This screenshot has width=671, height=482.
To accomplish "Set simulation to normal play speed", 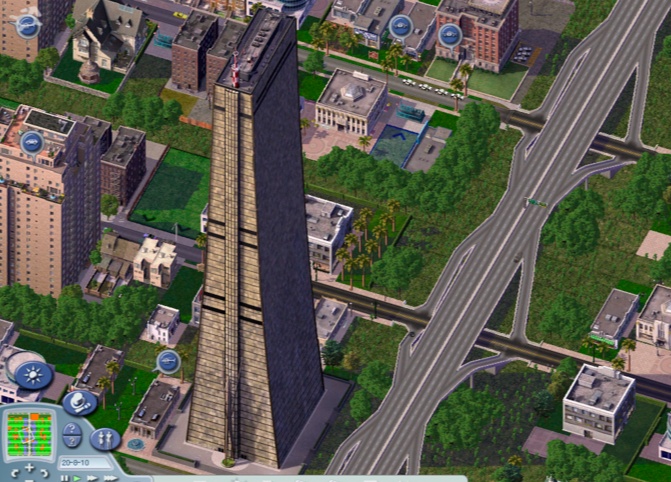I will [x=77, y=478].
